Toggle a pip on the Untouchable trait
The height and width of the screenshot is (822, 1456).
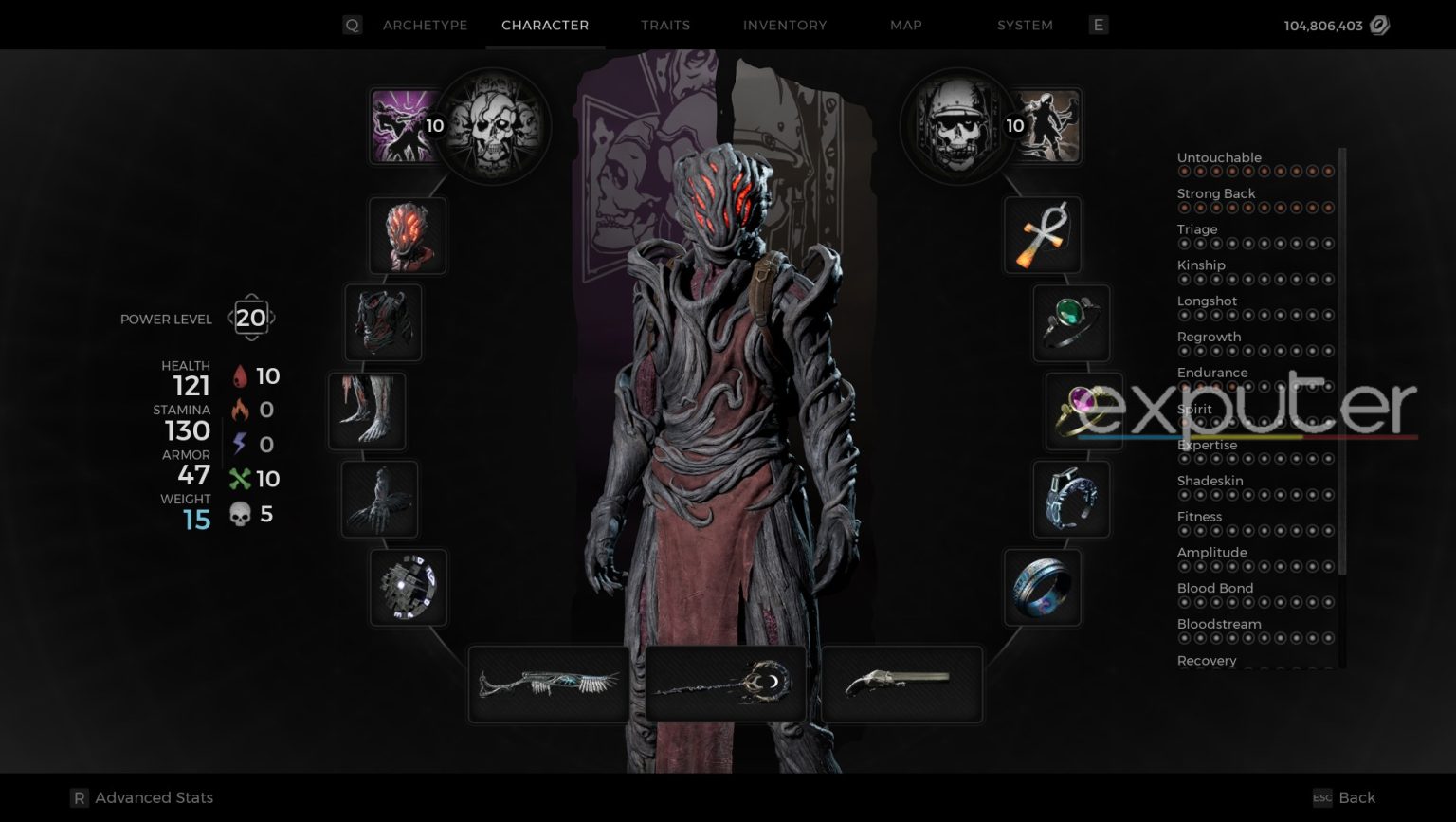pyautogui.click(x=1184, y=172)
